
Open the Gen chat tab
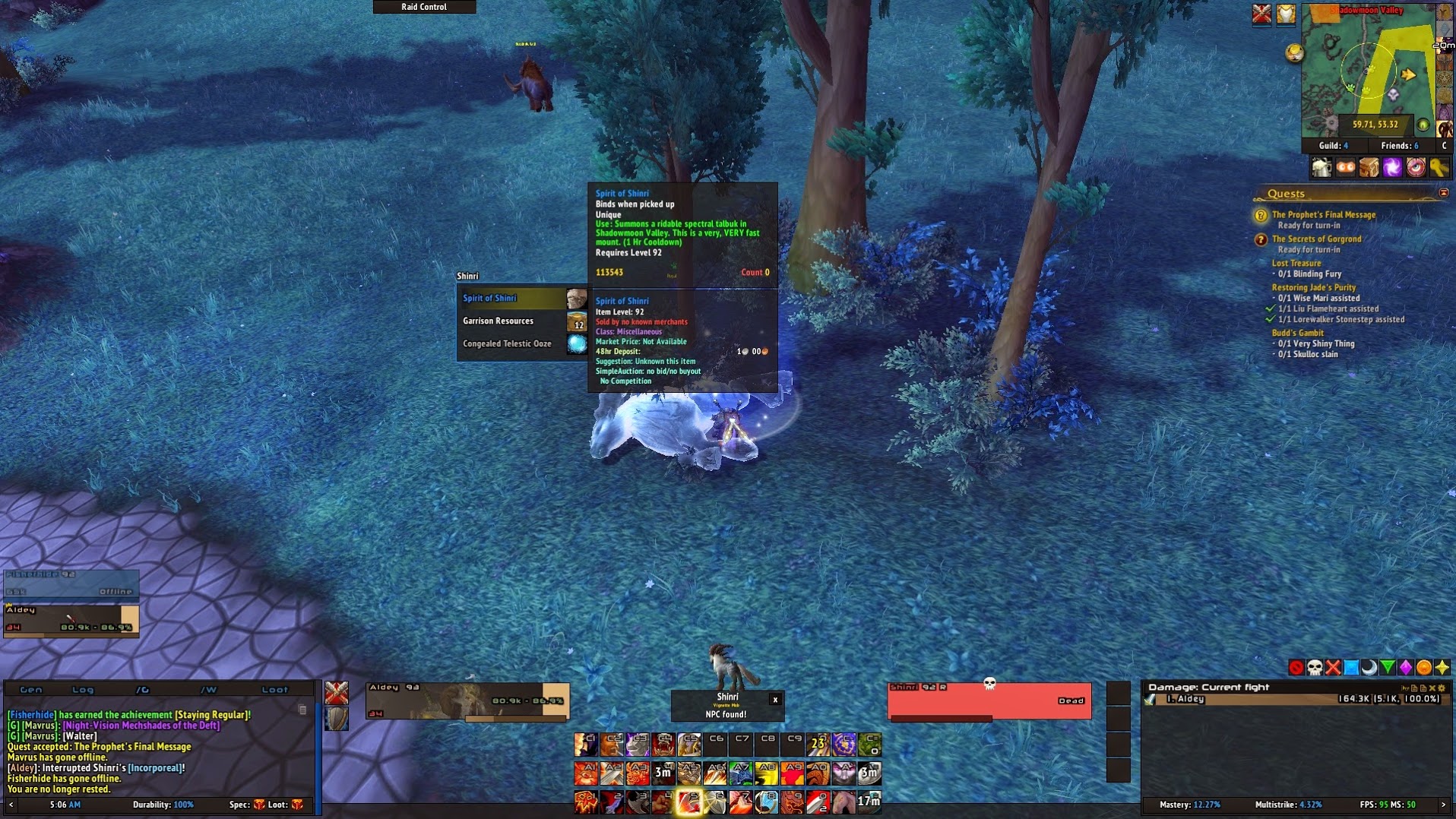tap(31, 690)
